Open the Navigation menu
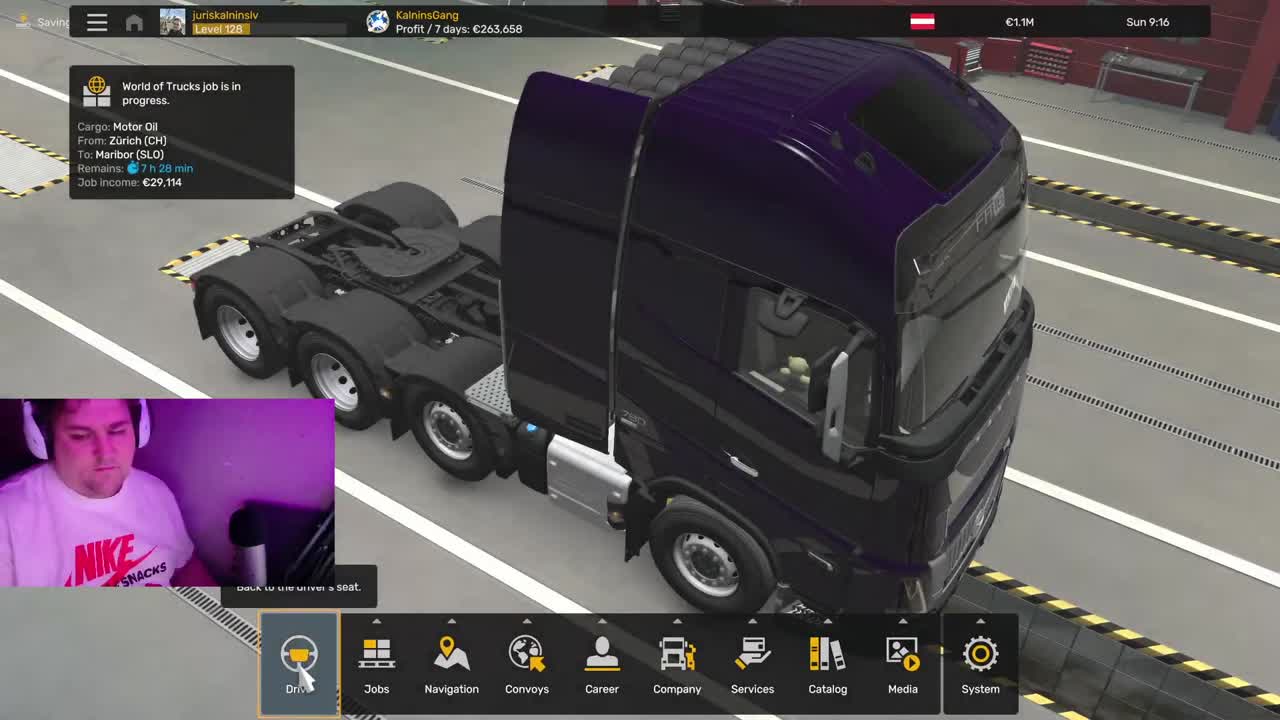This screenshot has width=1280, height=720. tap(451, 664)
